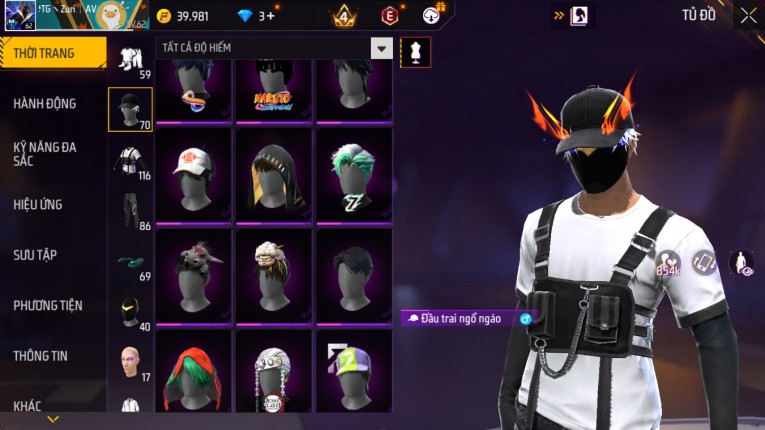Image resolution: width=765 pixels, height=430 pixels.
Task: Open the Tất Cả Độ Hiếm rarity dropdown
Action: [x=381, y=48]
